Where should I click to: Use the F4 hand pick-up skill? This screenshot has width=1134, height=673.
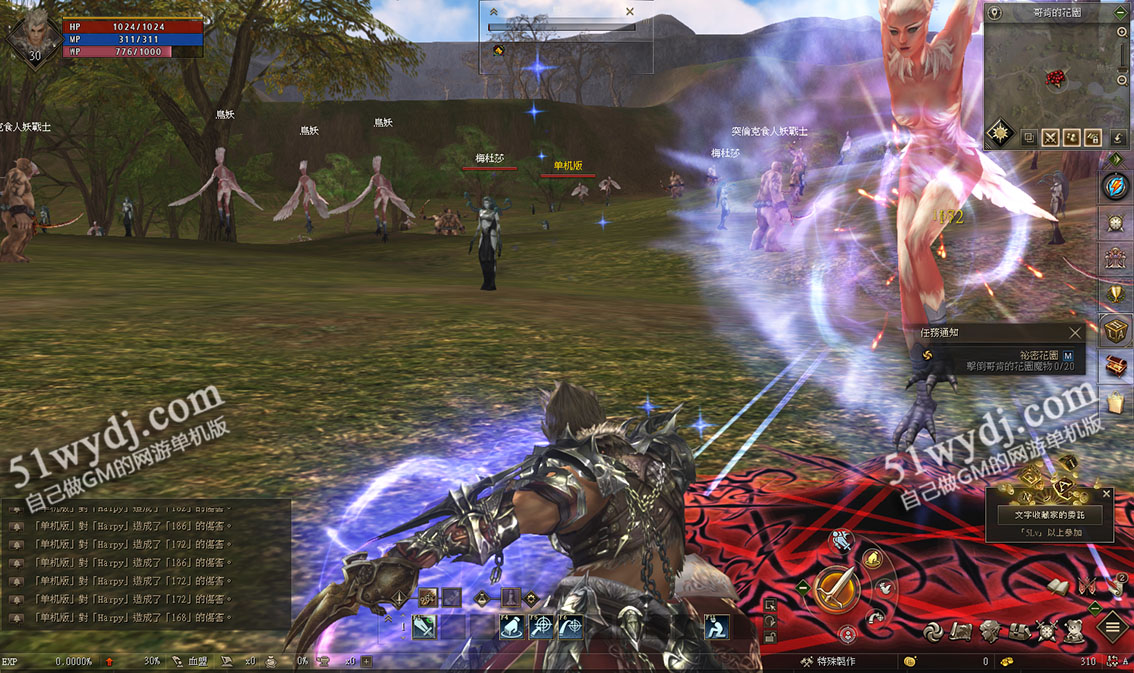[512, 627]
